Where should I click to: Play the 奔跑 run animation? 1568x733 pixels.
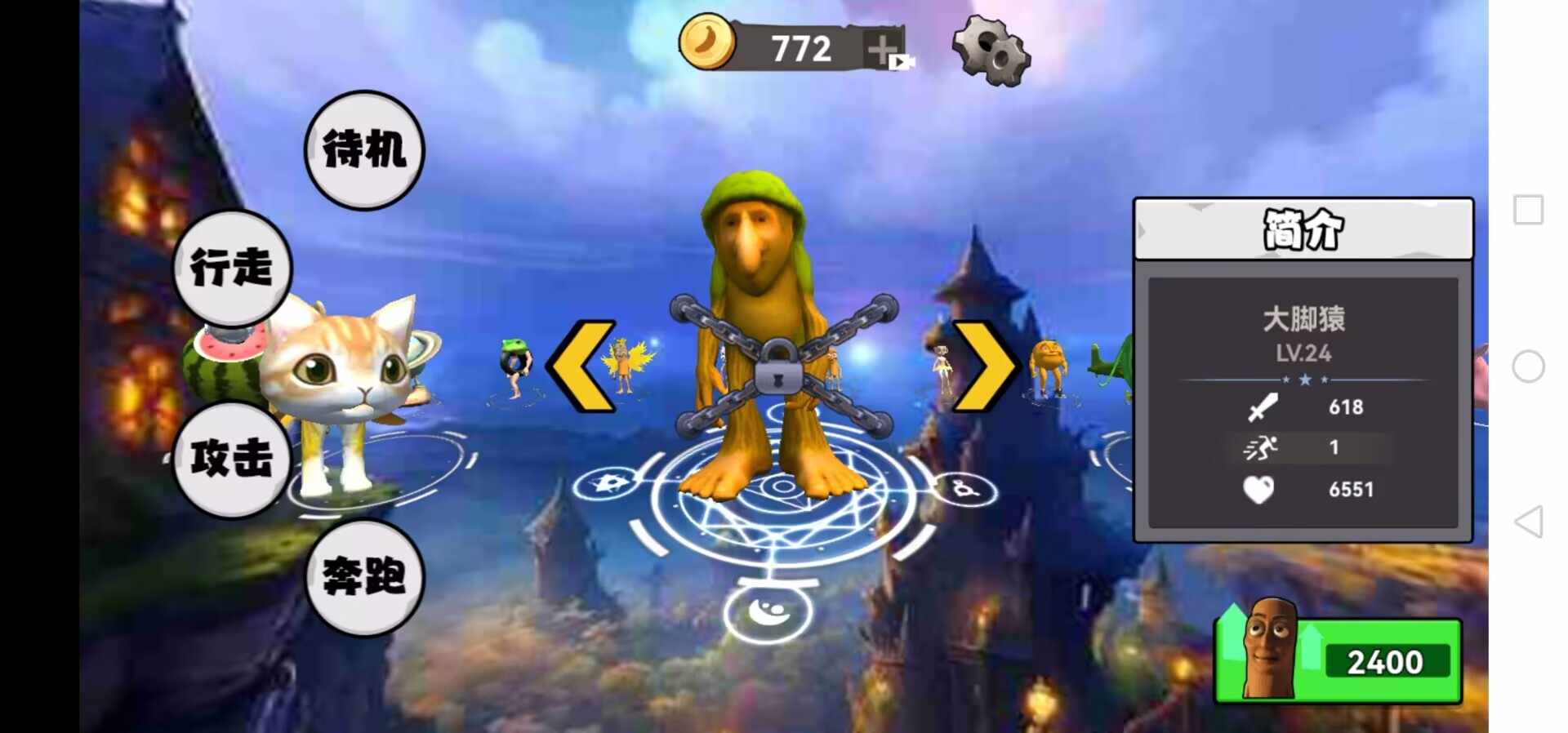click(x=364, y=577)
